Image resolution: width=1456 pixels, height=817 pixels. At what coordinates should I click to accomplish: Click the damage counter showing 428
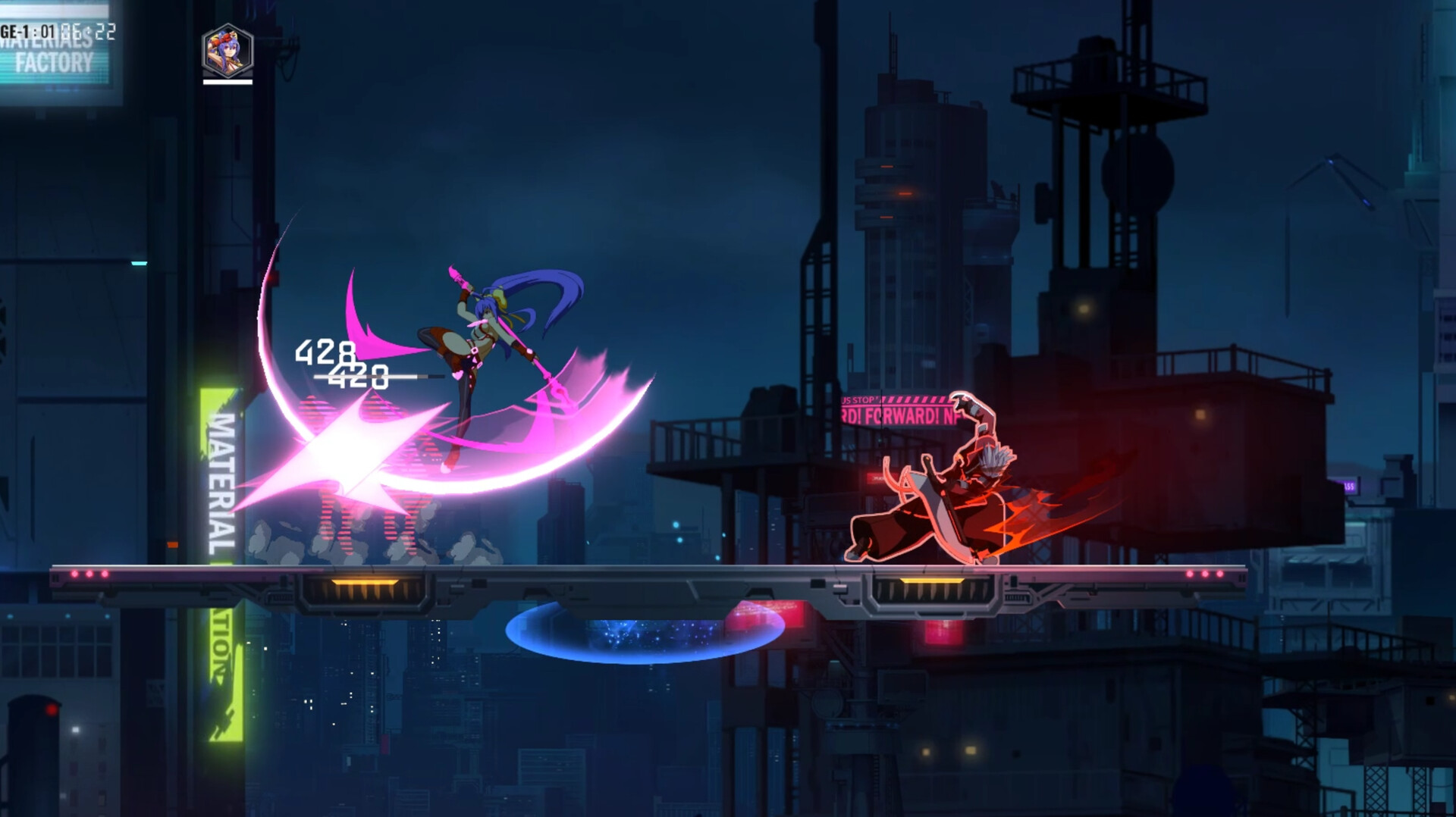click(x=328, y=351)
